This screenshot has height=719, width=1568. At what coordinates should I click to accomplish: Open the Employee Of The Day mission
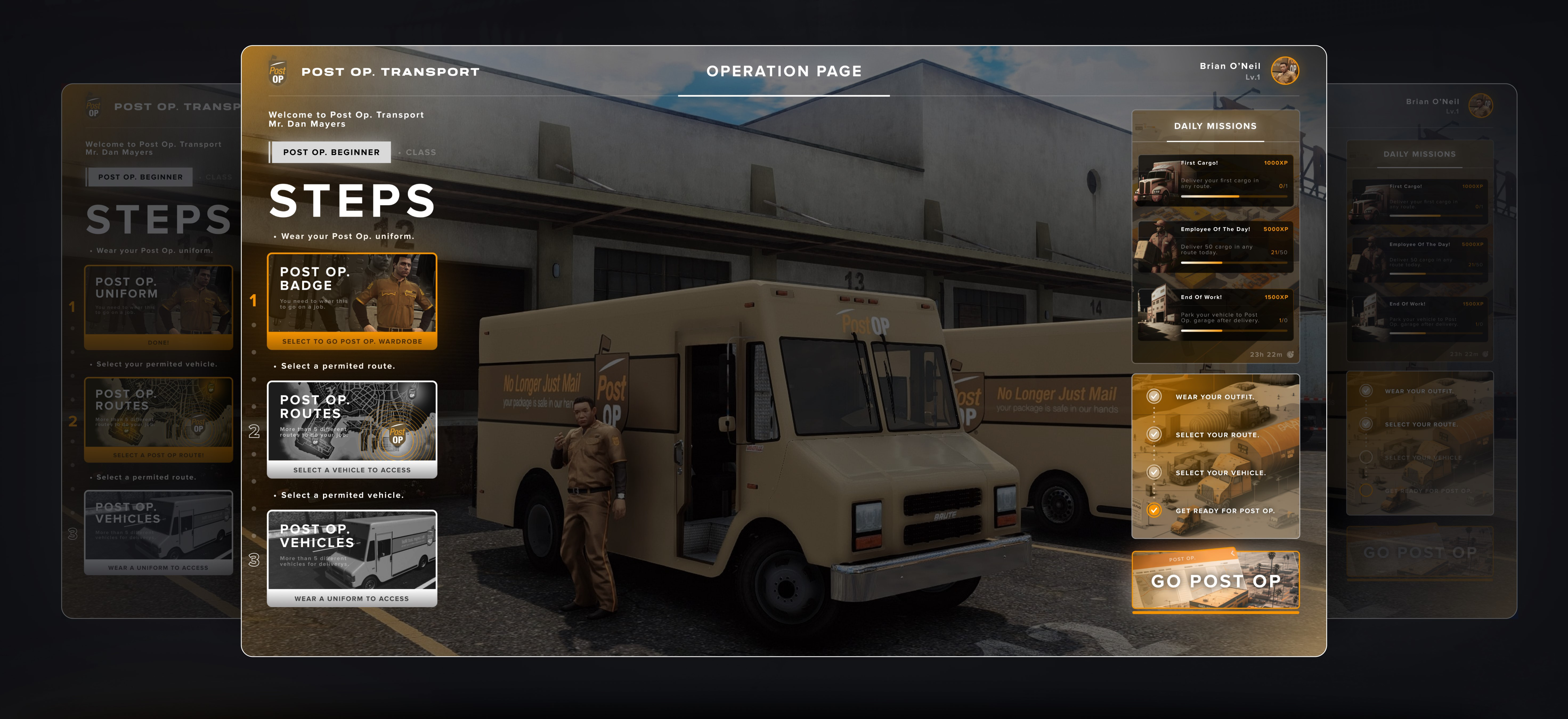click(x=1216, y=246)
